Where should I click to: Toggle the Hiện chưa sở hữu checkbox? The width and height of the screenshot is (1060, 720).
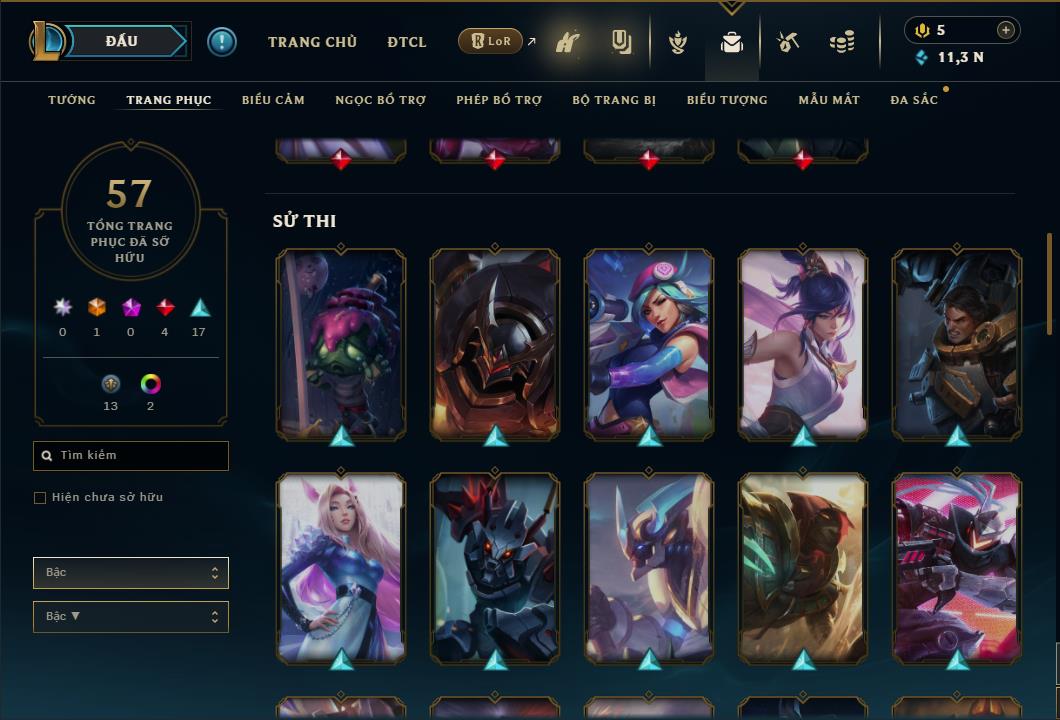coord(40,498)
